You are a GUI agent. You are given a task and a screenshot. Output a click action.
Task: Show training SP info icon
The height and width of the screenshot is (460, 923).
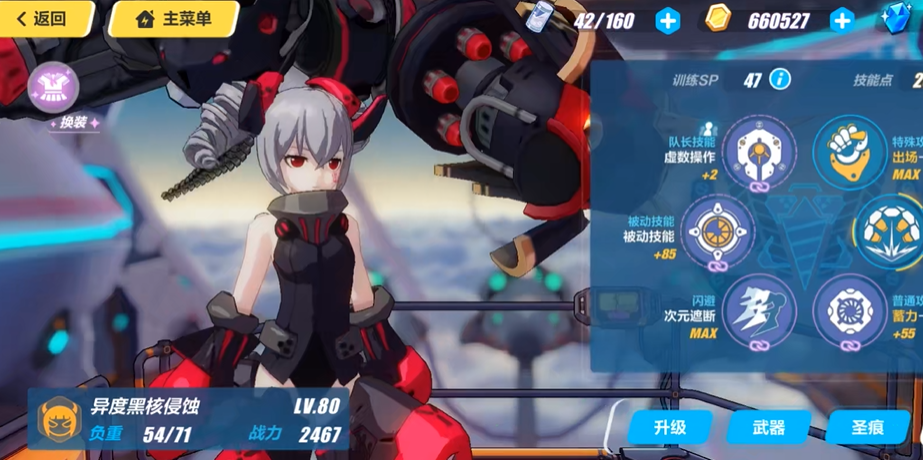click(779, 80)
